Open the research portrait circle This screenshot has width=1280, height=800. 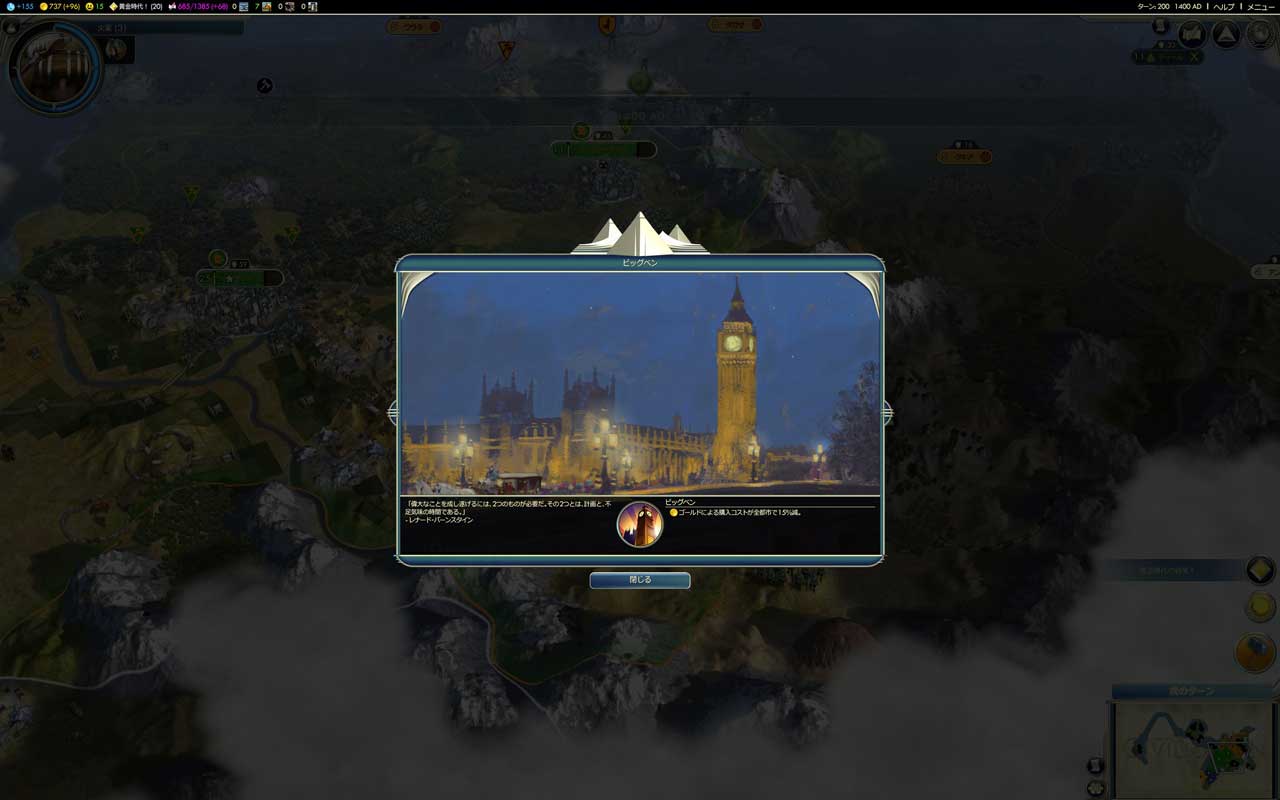(54, 68)
